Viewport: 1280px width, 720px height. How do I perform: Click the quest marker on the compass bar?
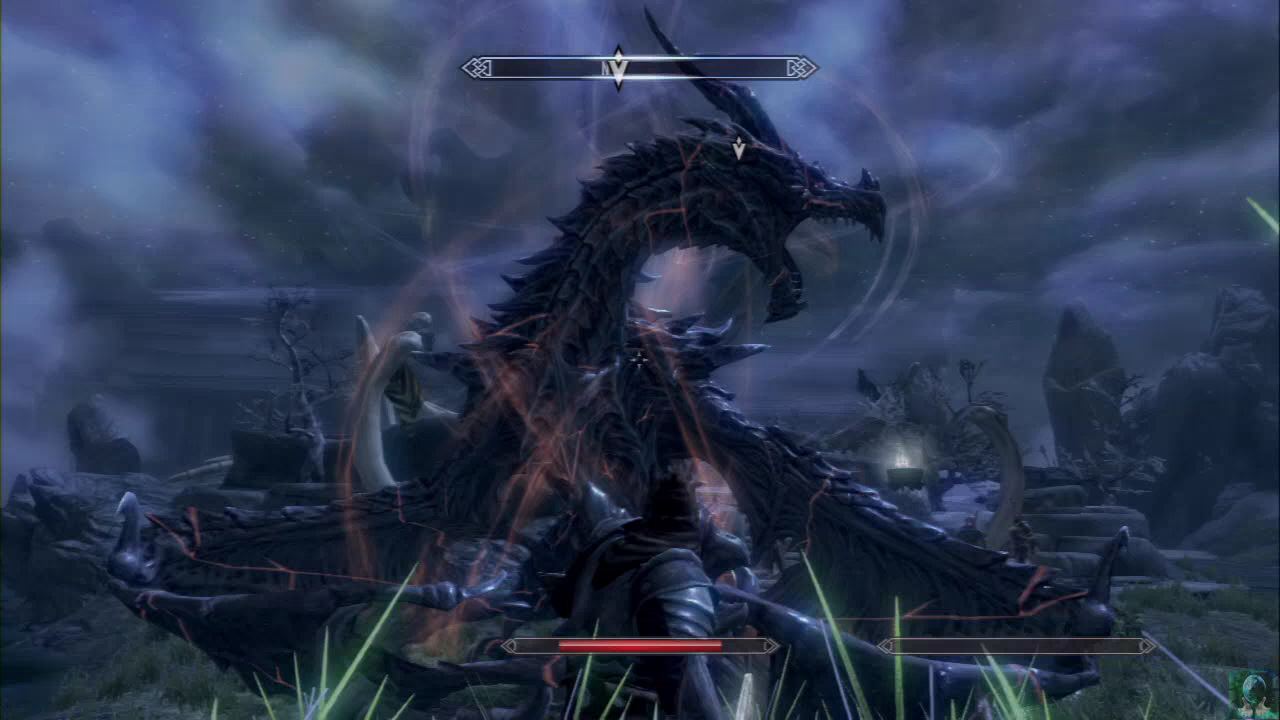click(x=618, y=69)
